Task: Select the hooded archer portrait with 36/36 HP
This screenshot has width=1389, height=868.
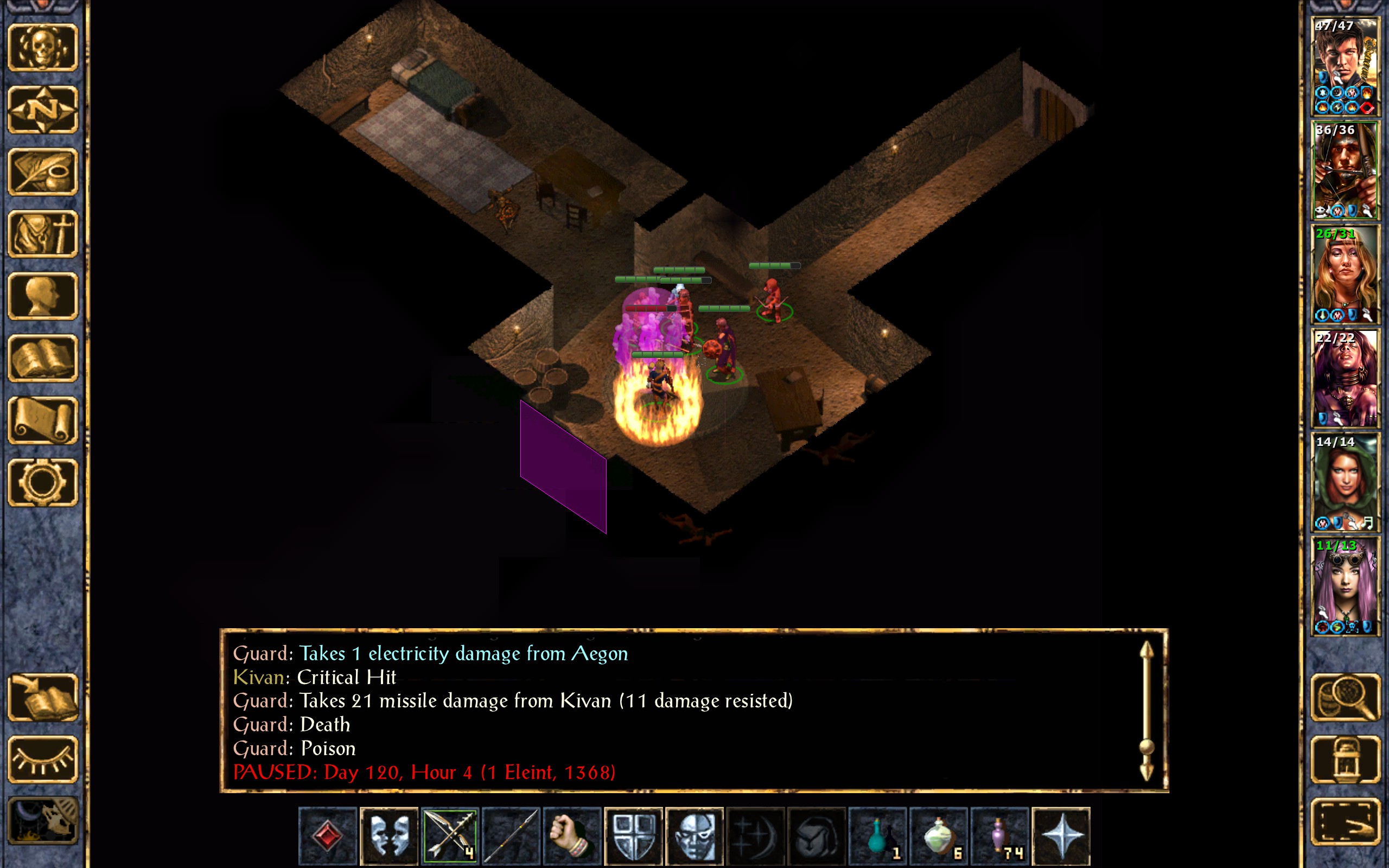Action: coord(1345,170)
